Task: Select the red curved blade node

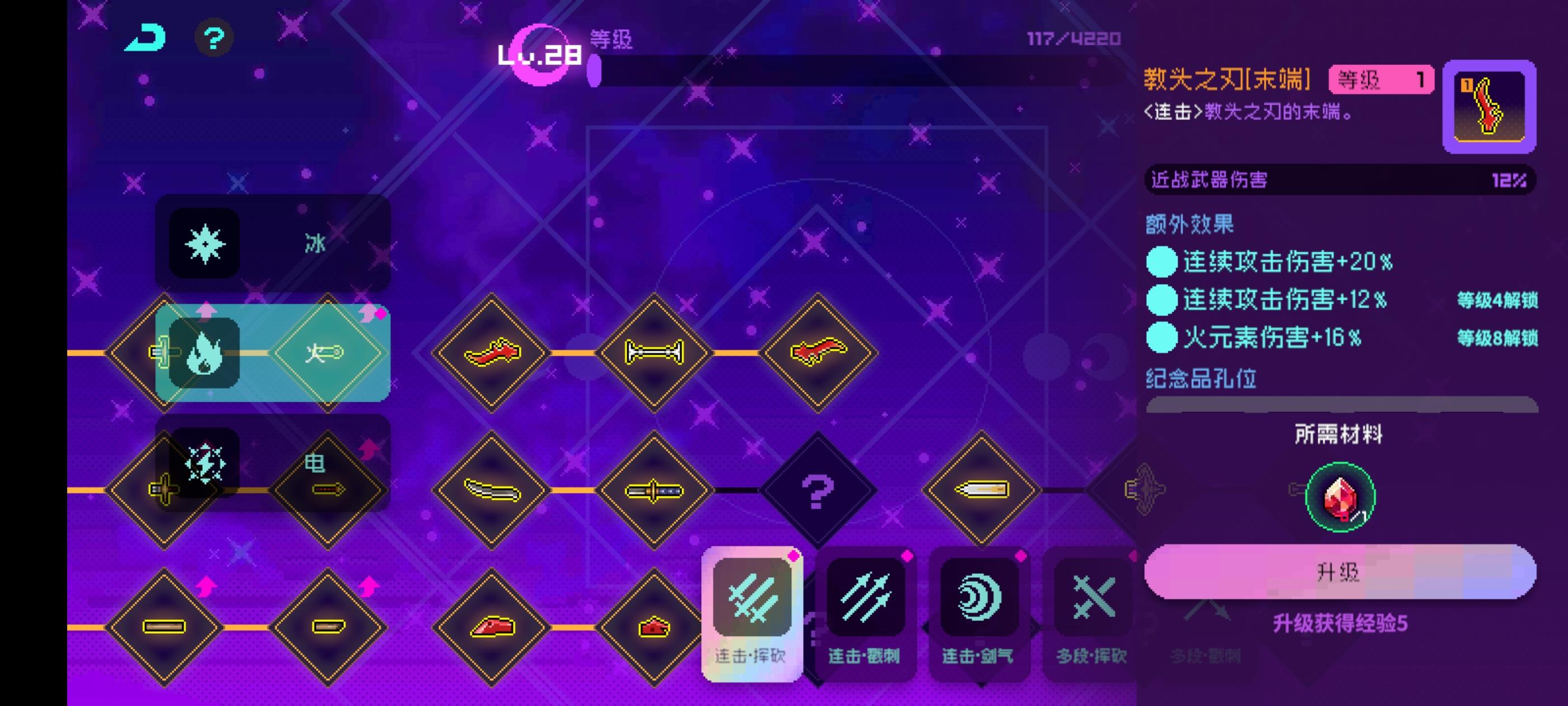Action: (492, 352)
